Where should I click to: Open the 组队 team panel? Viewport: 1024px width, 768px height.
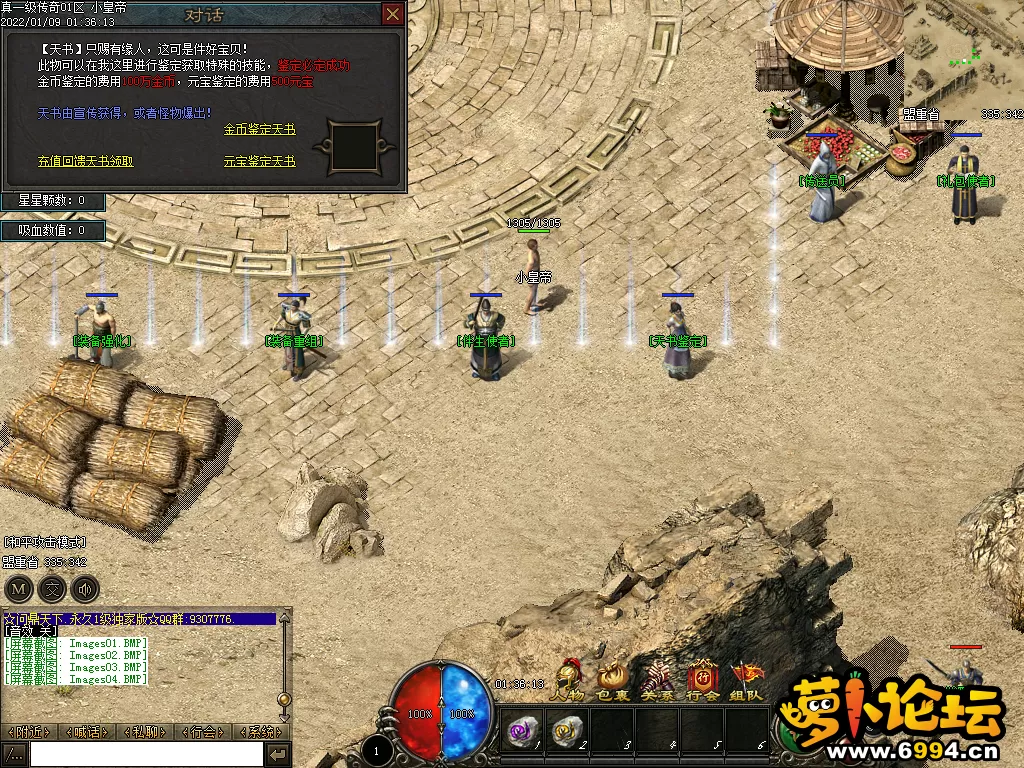pos(746,681)
